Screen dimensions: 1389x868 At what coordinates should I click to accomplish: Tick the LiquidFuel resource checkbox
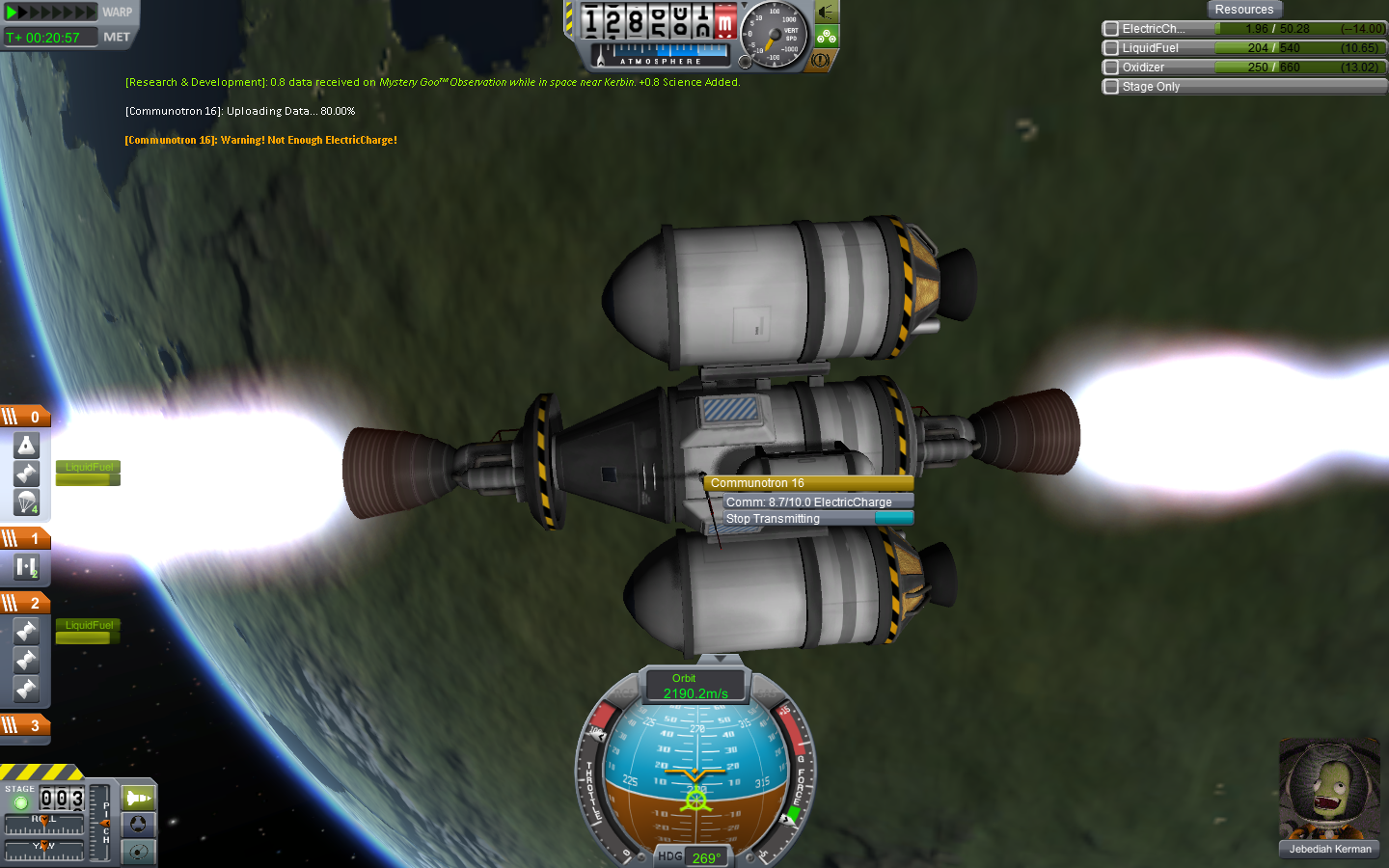click(x=1111, y=48)
